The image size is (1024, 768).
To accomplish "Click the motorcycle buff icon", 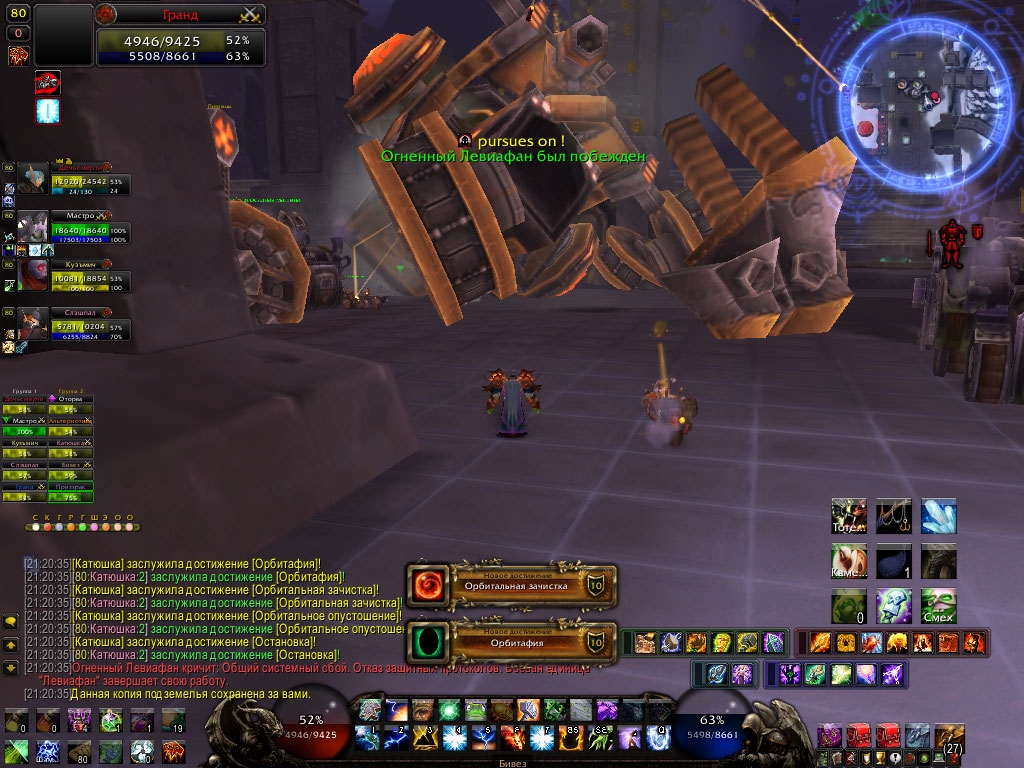I will coord(48,82).
